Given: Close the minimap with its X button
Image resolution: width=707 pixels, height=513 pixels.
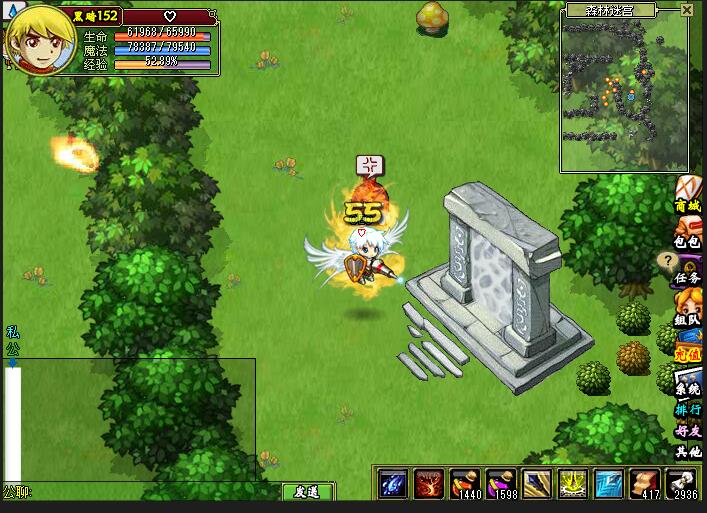Looking at the screenshot, I should 687,10.
